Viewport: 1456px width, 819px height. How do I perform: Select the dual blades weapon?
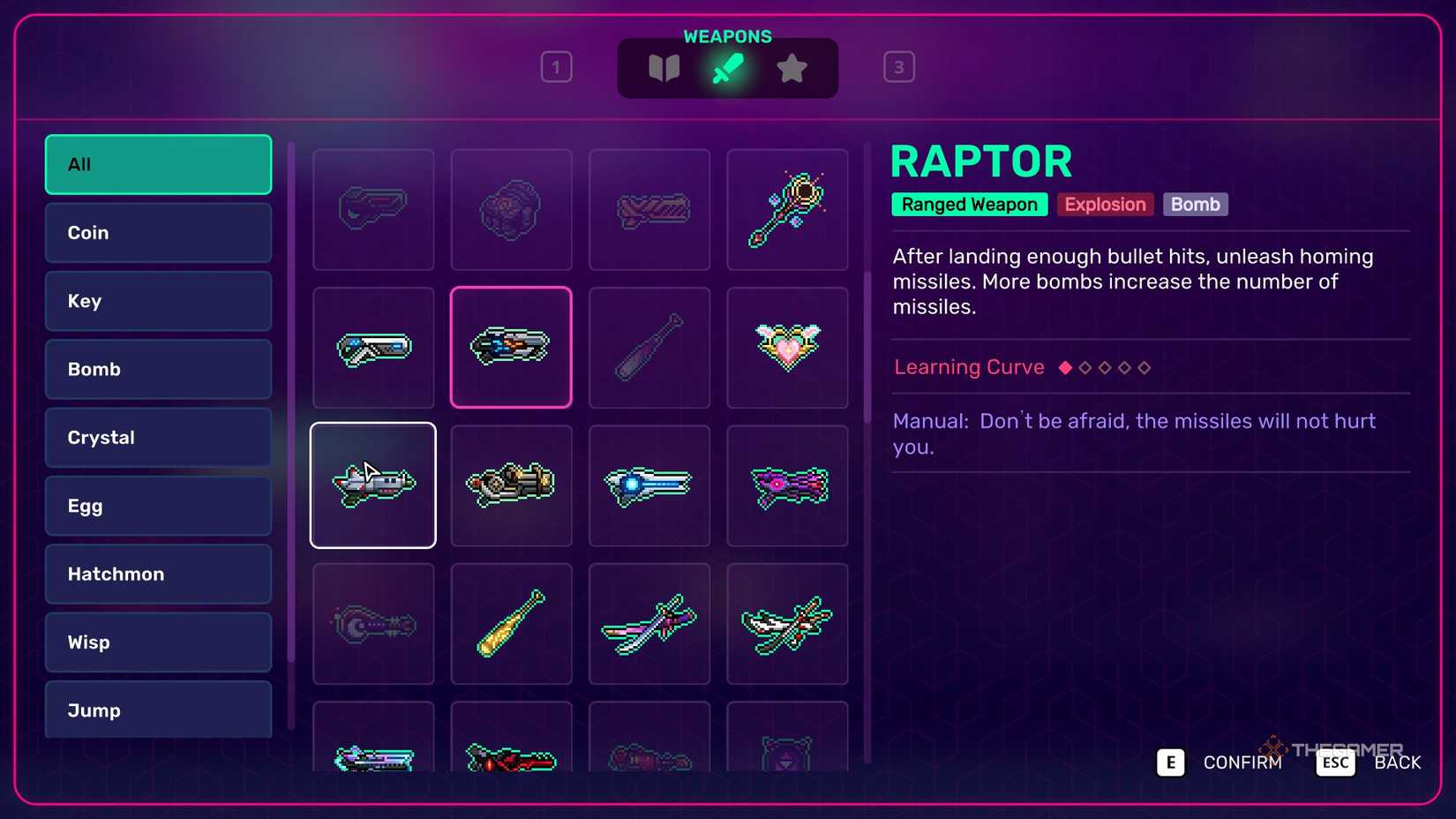tap(649, 623)
